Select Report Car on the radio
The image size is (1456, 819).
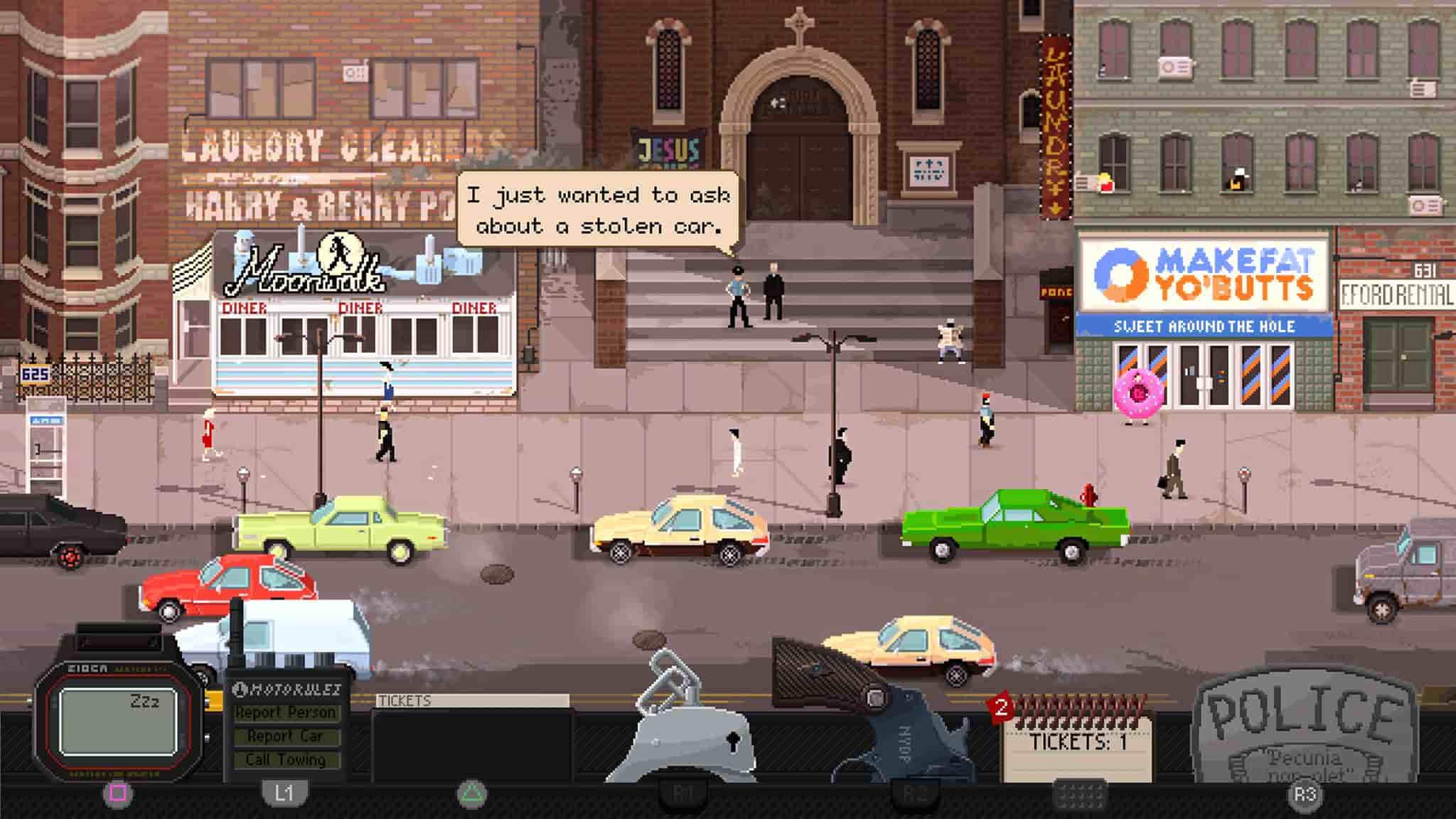point(284,737)
